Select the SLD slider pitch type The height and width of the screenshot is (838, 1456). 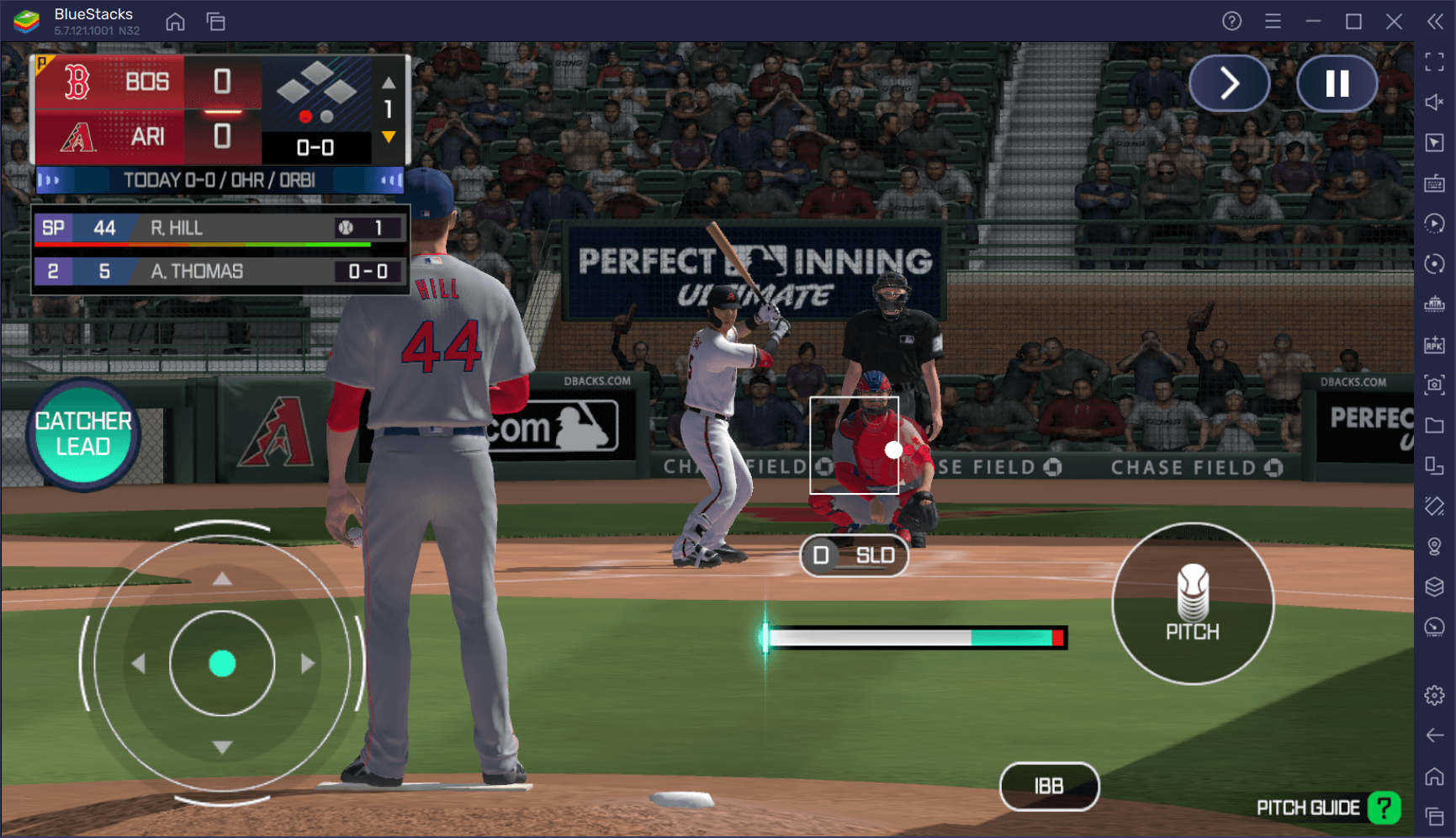[854, 555]
